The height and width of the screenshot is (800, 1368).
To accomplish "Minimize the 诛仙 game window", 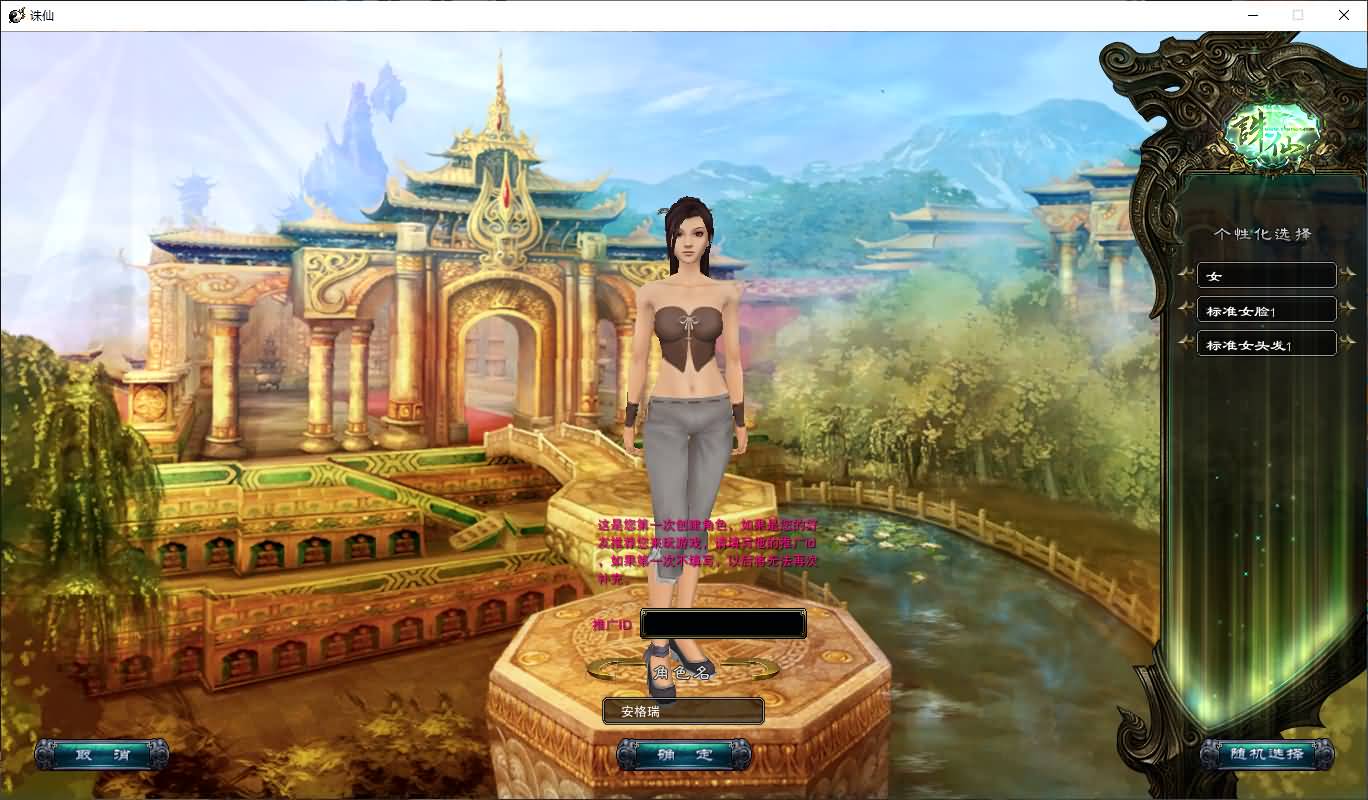I will point(1252,15).
